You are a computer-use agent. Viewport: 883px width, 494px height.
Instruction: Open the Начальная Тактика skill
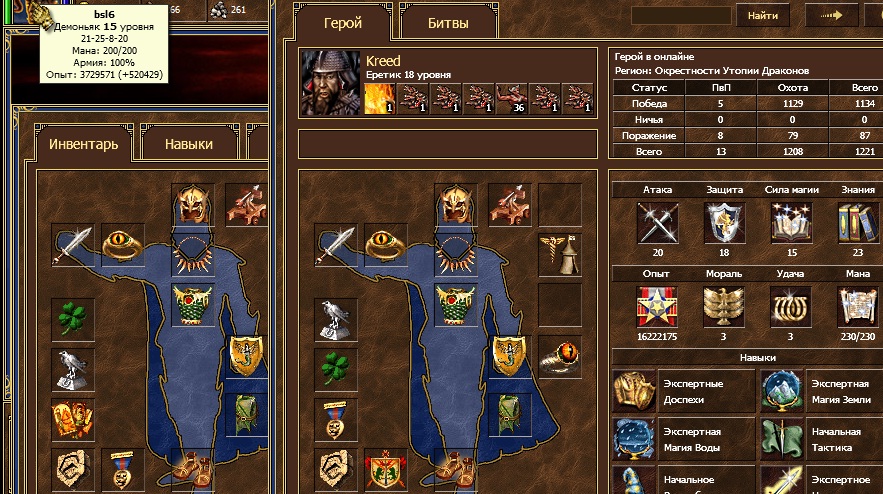780,439
